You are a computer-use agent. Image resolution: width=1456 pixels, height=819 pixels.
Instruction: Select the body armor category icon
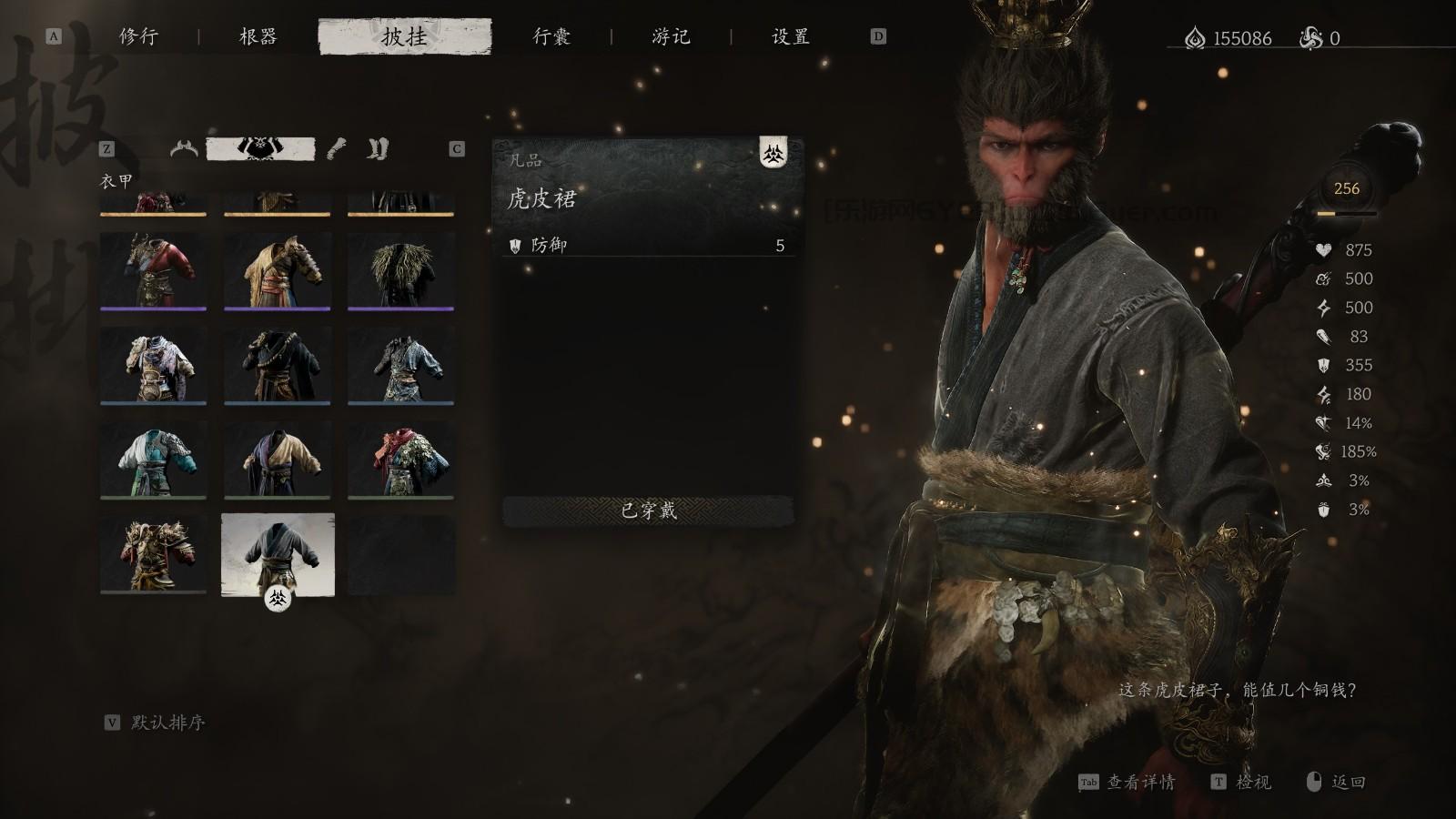coord(261,148)
